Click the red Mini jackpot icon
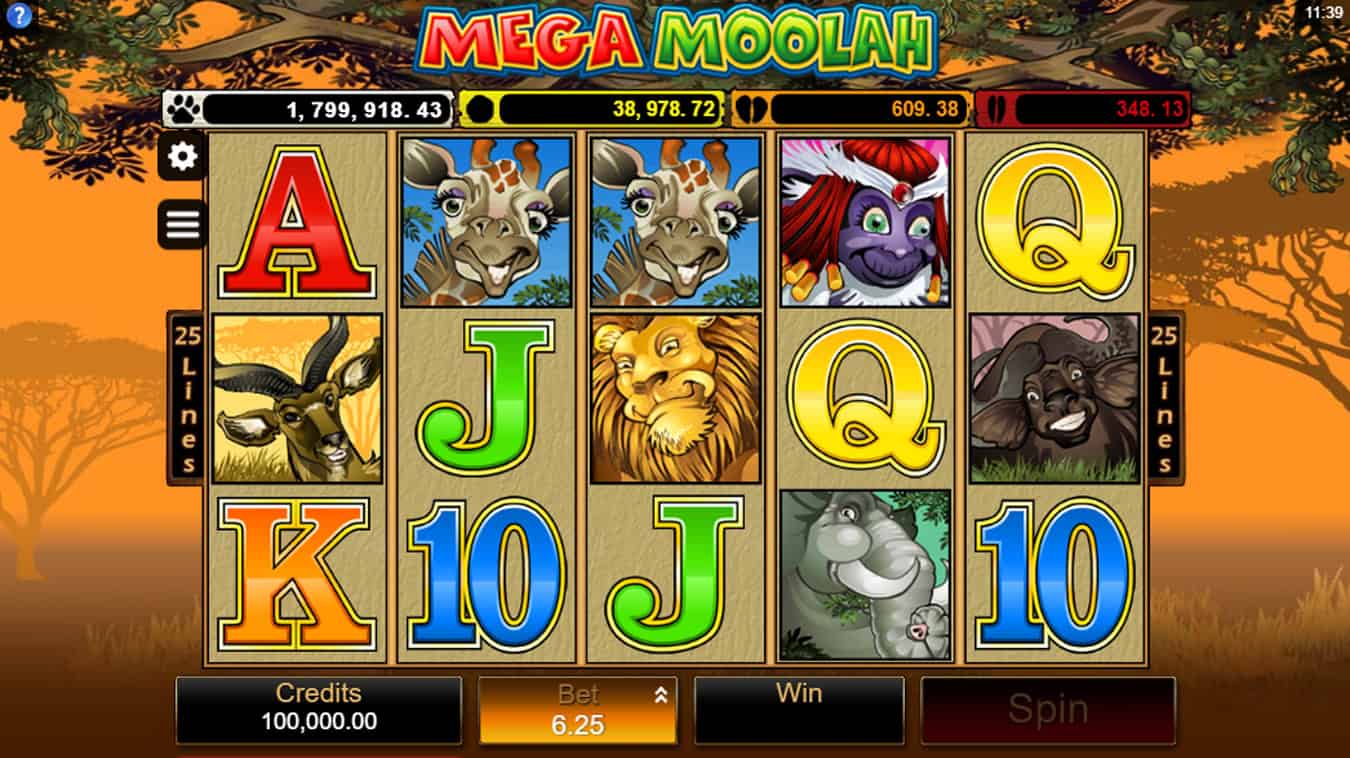The height and width of the screenshot is (758, 1350). 998,108
